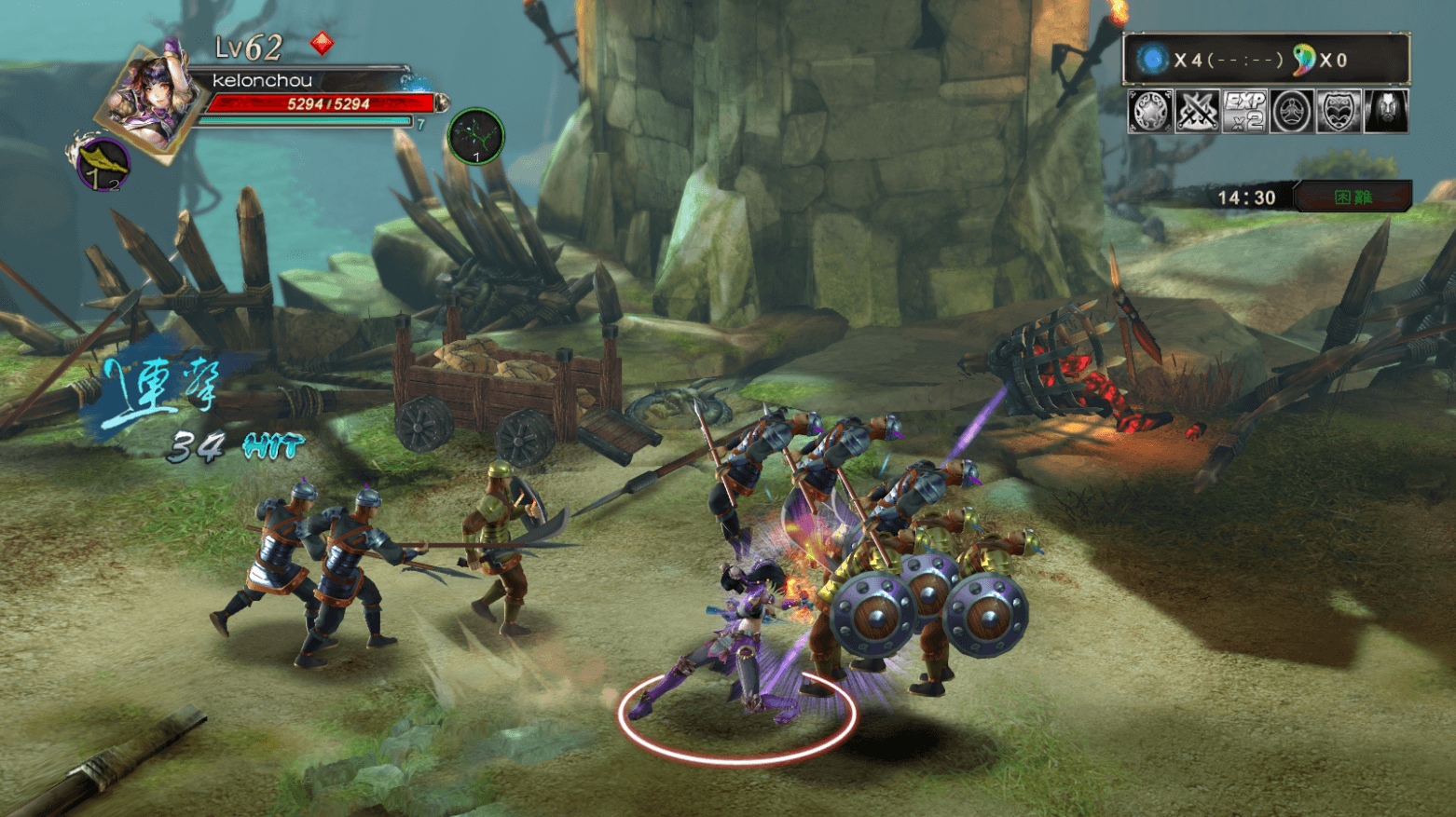Image resolution: width=1456 pixels, height=817 pixels.
Task: Activate the green branch skill icon
Action: tap(475, 136)
